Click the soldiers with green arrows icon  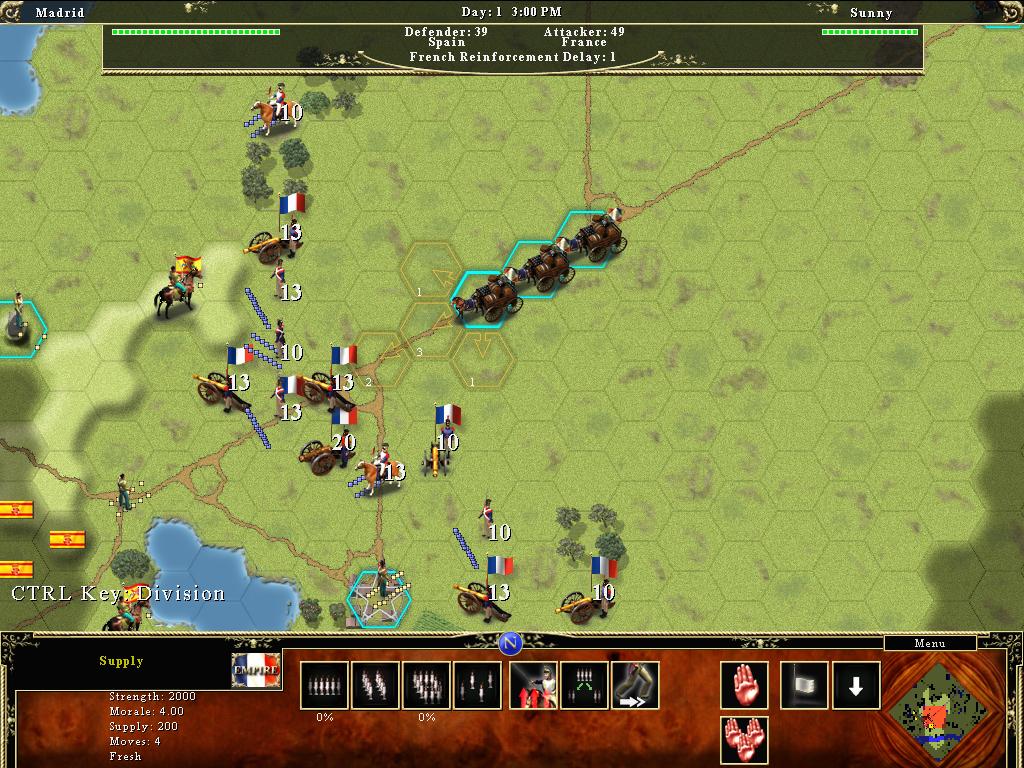(x=584, y=685)
